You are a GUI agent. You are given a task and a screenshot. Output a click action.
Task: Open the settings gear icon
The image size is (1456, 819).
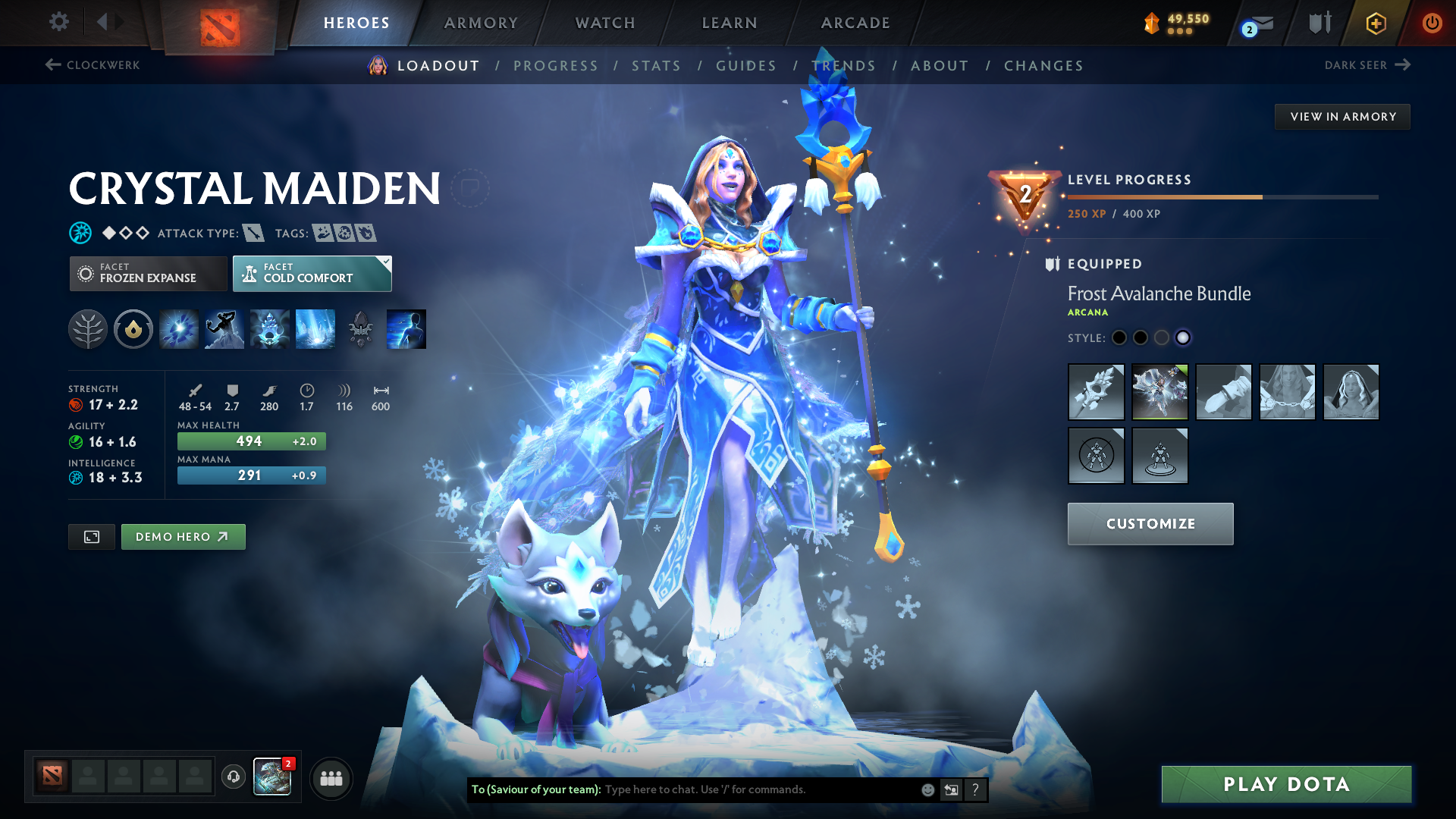click(58, 22)
